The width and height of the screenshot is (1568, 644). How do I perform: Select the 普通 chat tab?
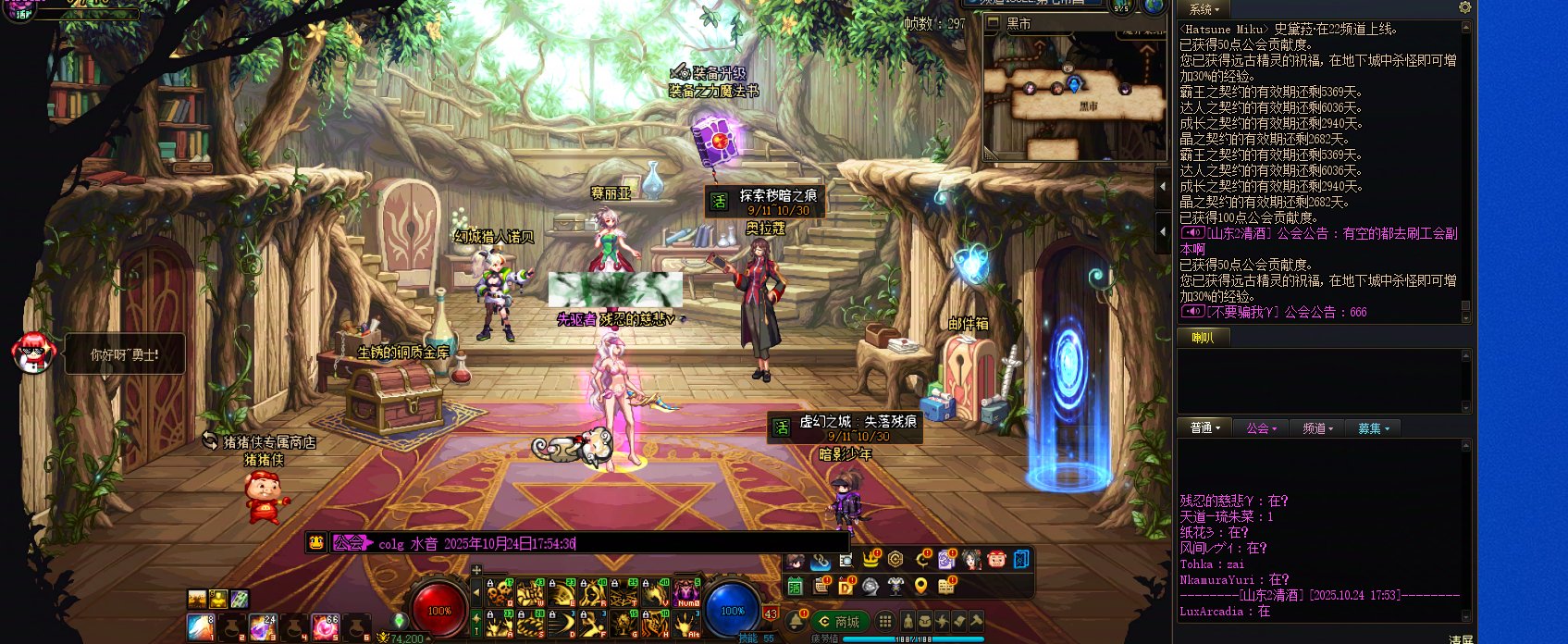(x=1204, y=428)
